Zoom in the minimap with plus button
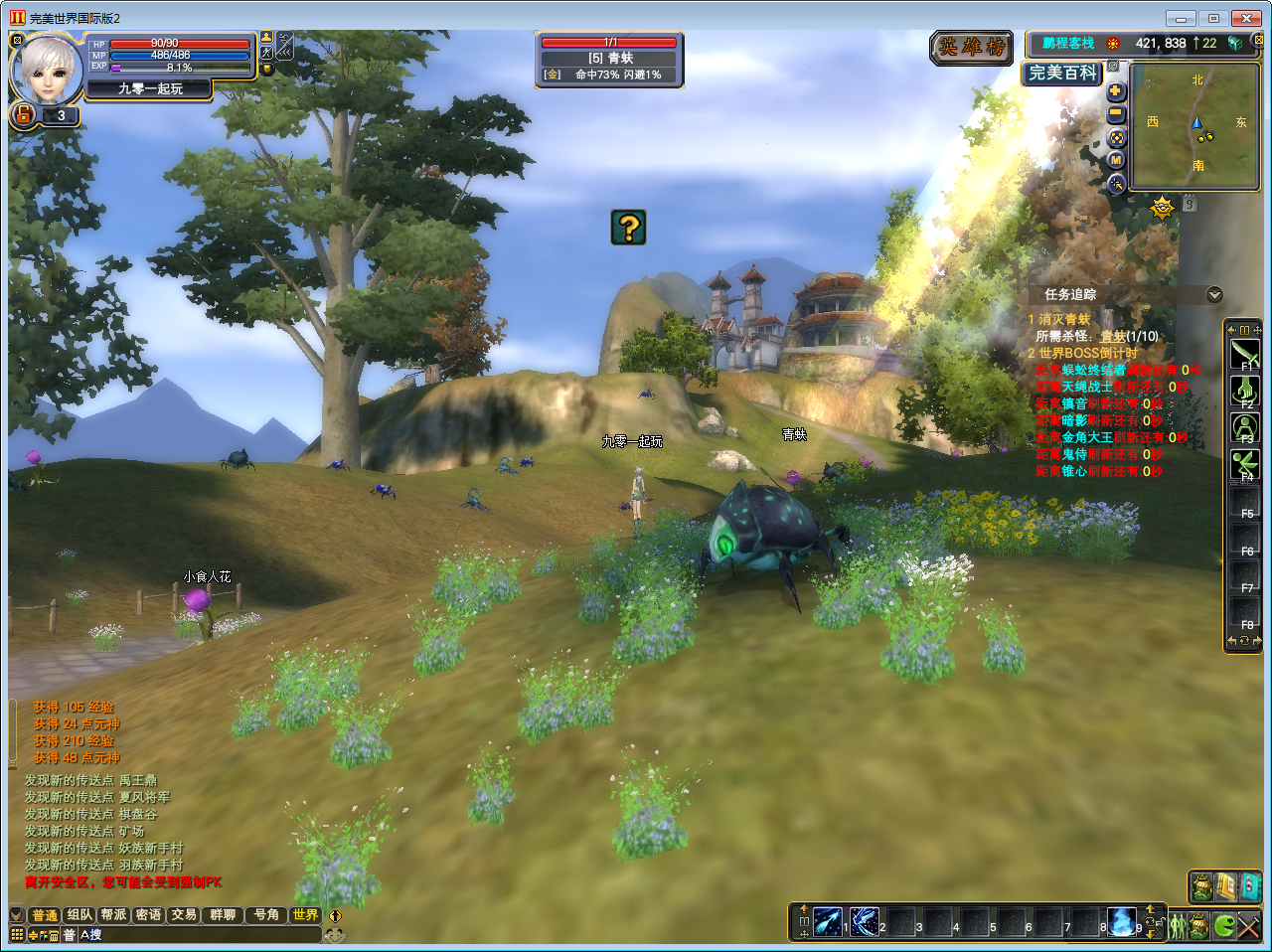 coord(1116,91)
